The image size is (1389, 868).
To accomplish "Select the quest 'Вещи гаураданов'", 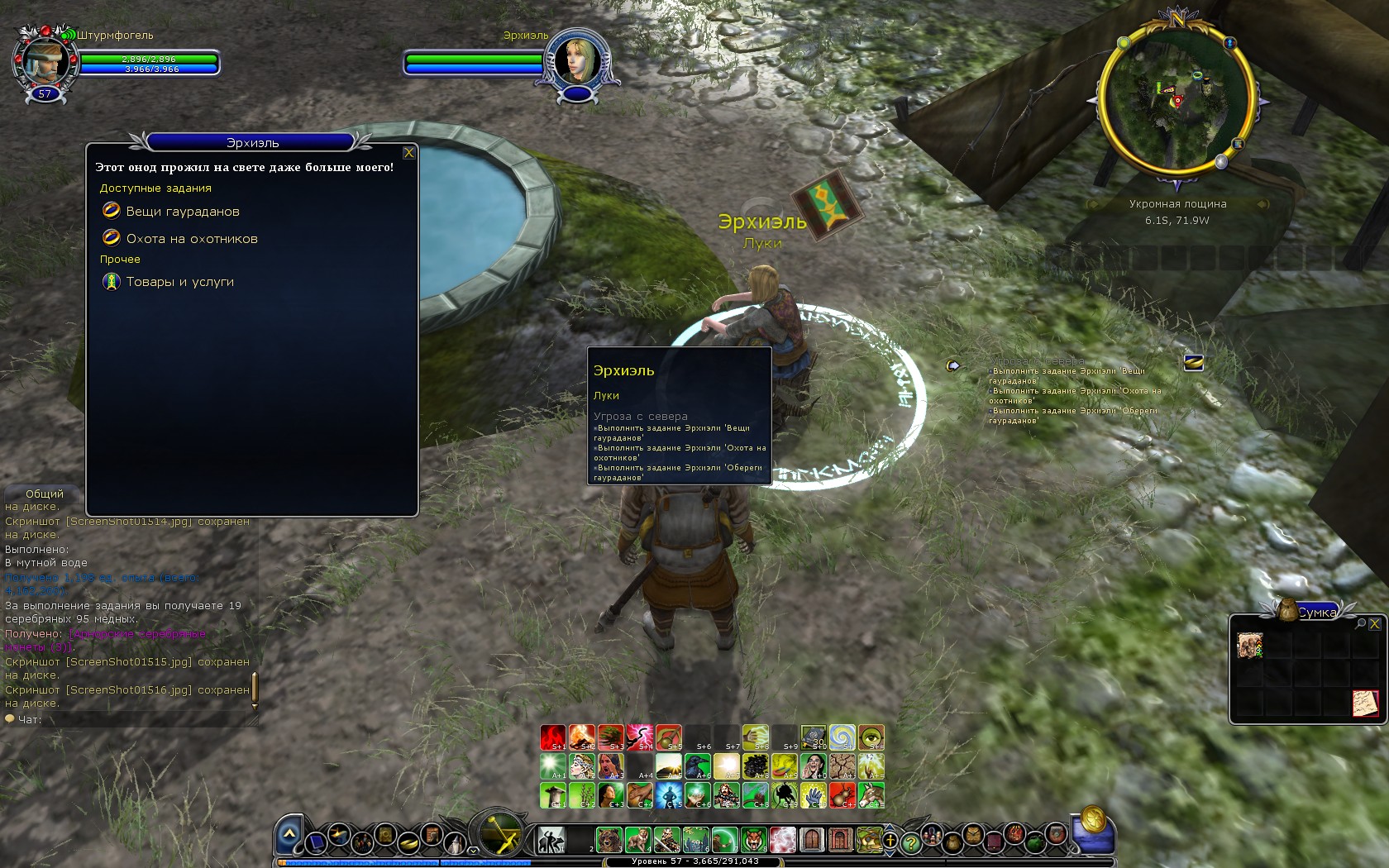I will [182, 212].
